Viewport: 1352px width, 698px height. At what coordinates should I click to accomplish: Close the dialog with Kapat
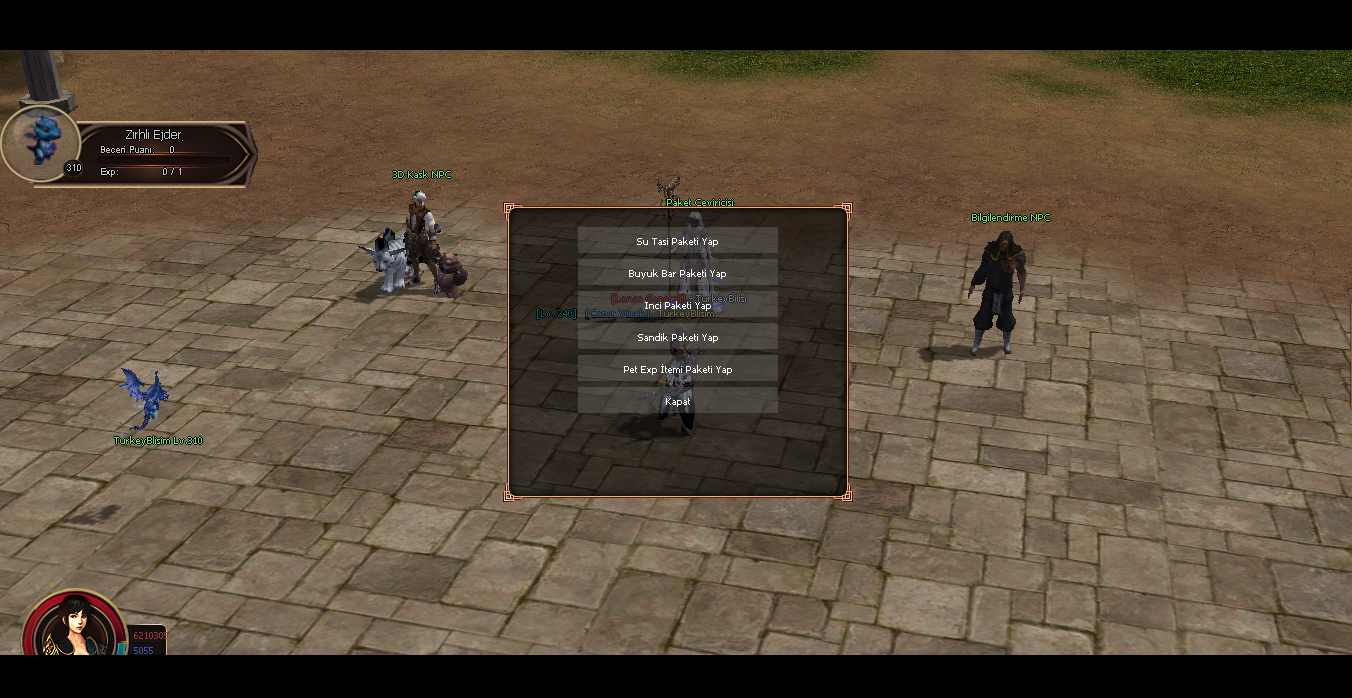point(677,401)
